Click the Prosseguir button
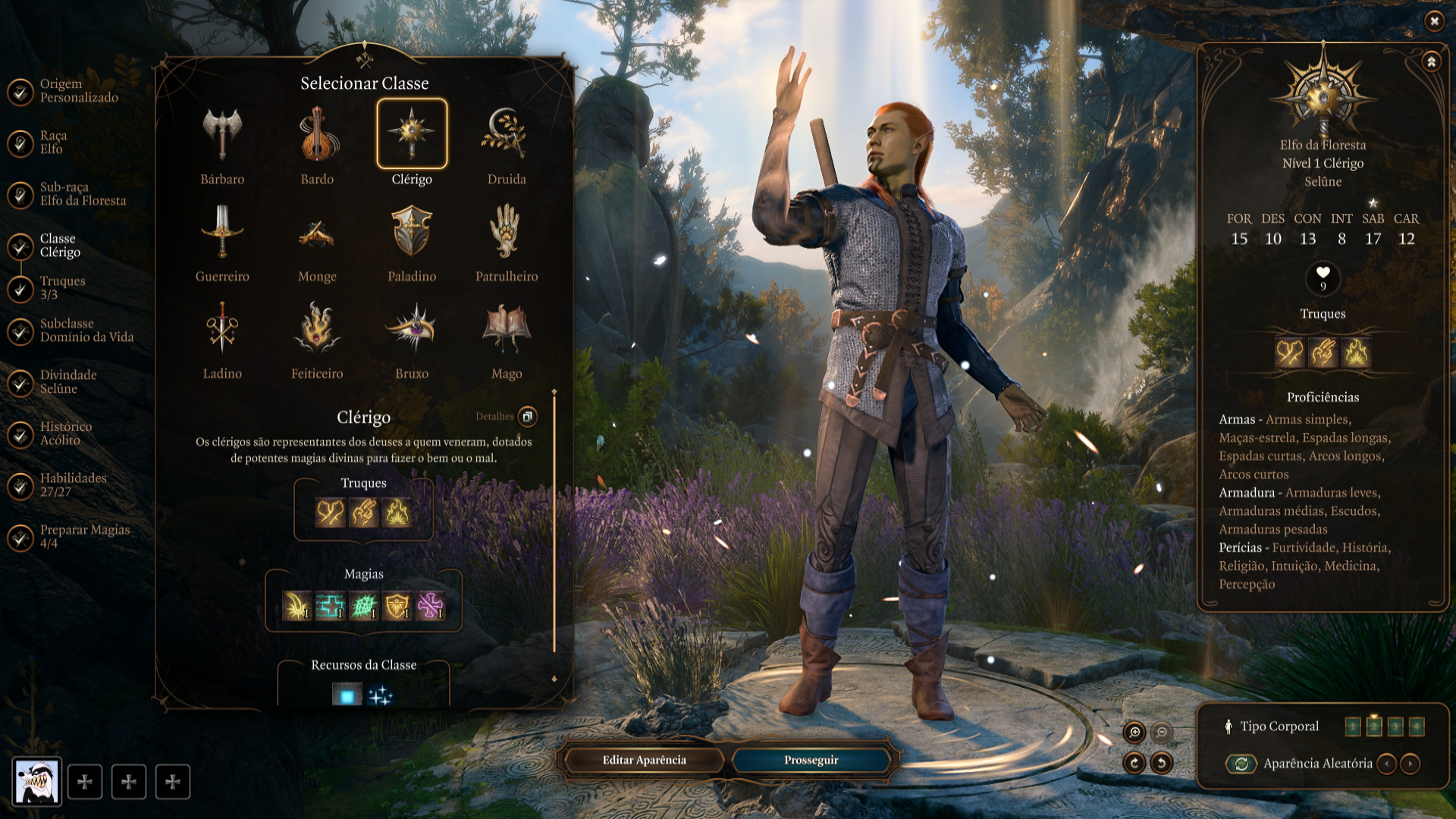Screen dimensions: 1456x819 click(811, 760)
